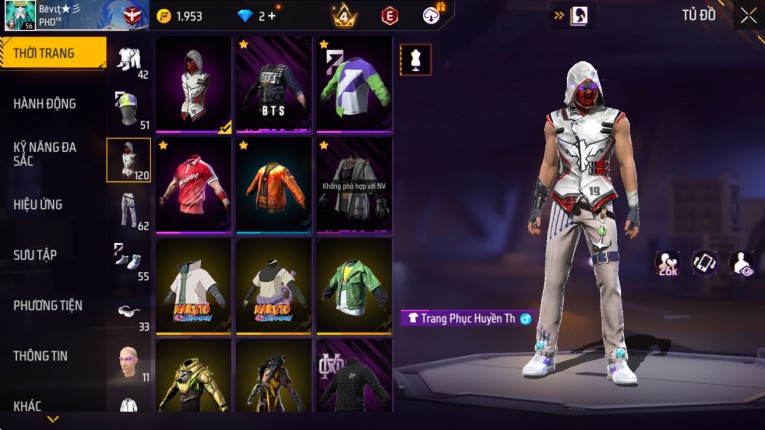The width and height of the screenshot is (765, 430).
Task: Select the KỸ NĂNG ĐA SẮC tab
Action: click(x=45, y=153)
